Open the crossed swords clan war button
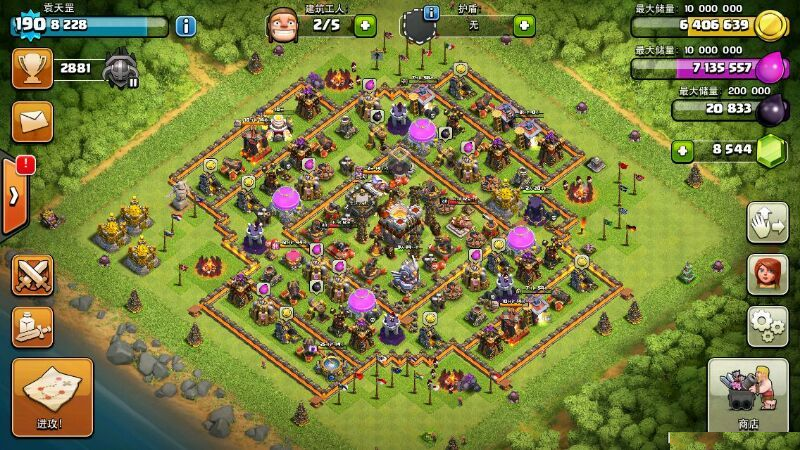The width and height of the screenshot is (800, 450). tap(32, 275)
